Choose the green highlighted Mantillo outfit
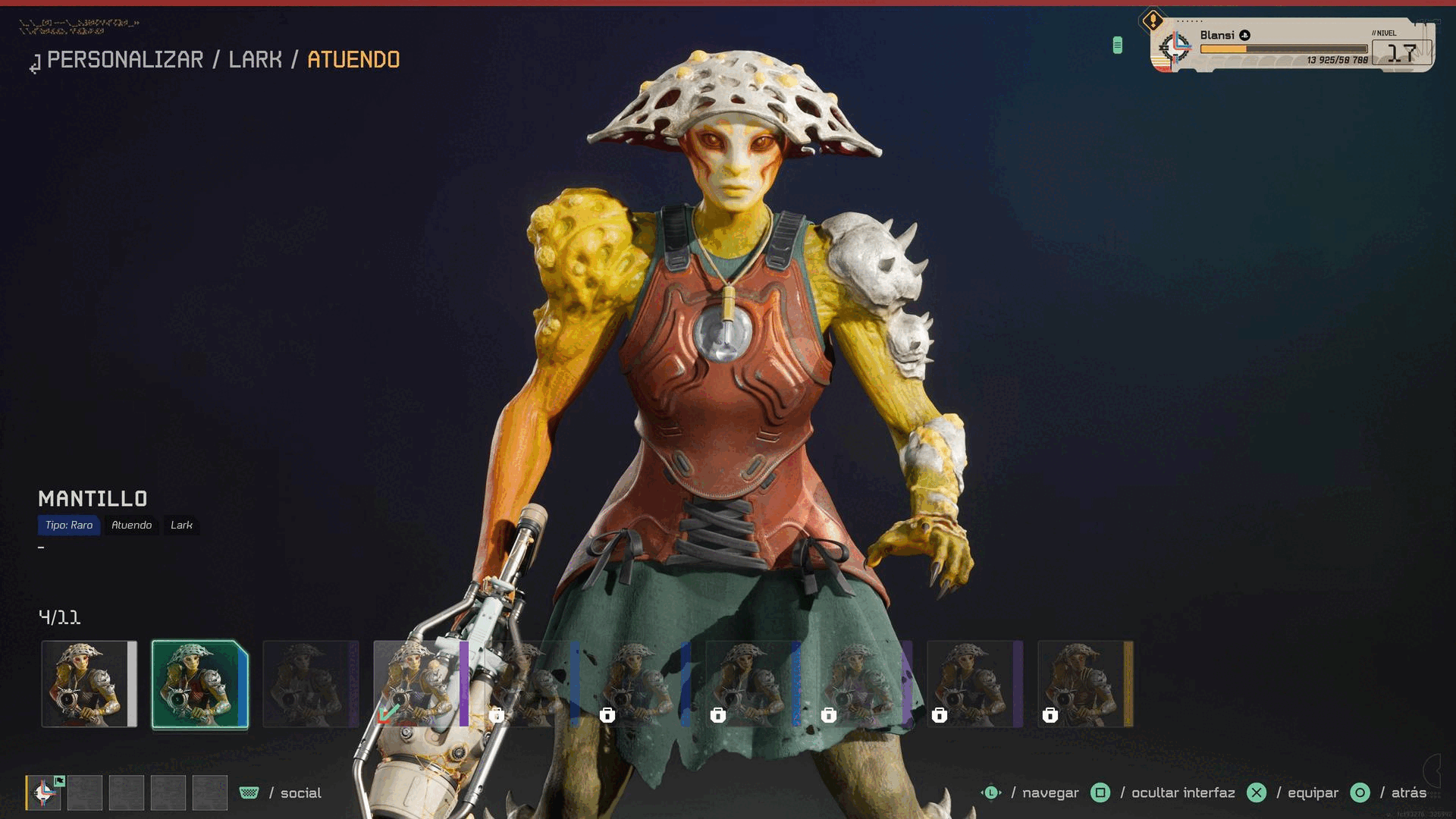The image size is (1456, 819). 199,684
